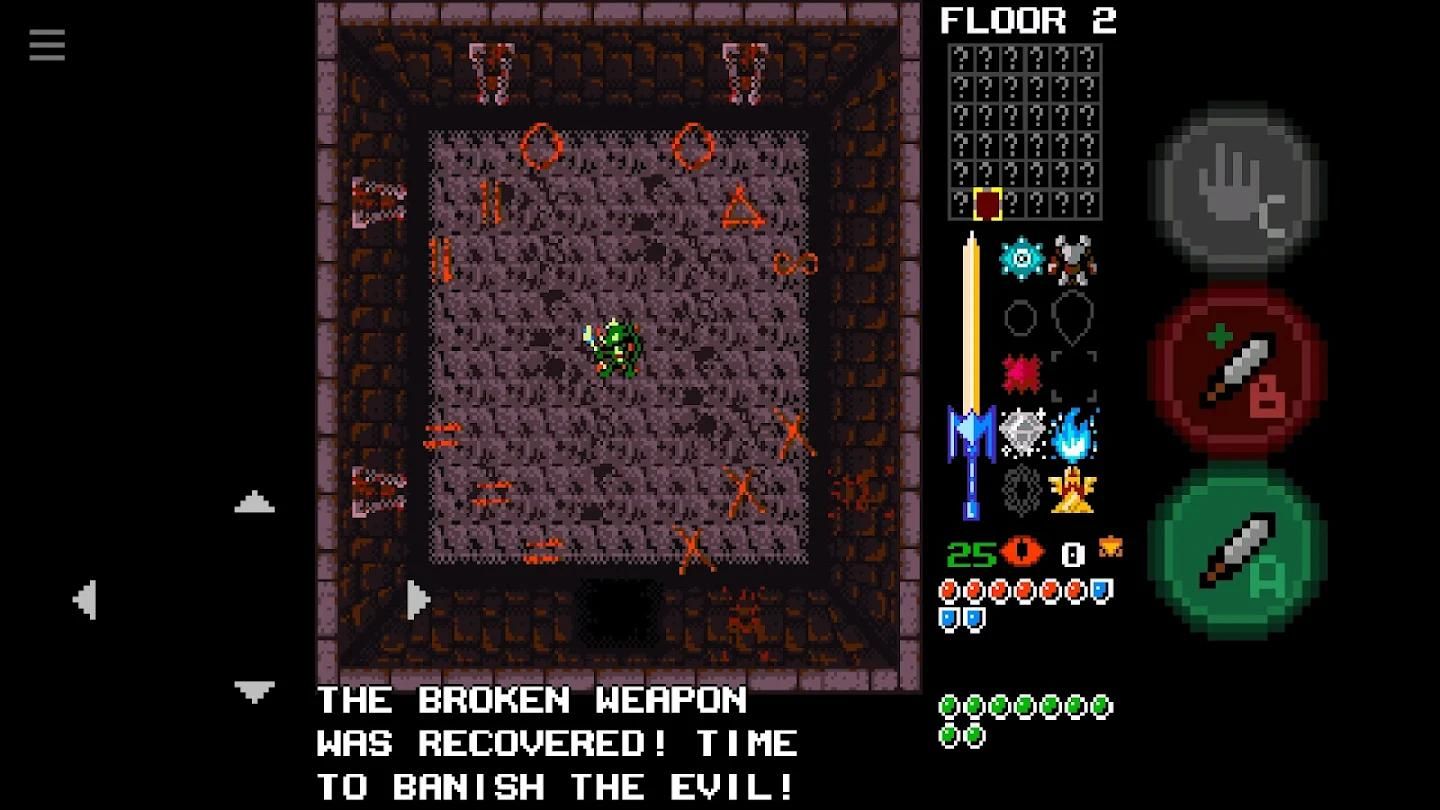
Task: Open the hamburger menu
Action: coord(47,45)
